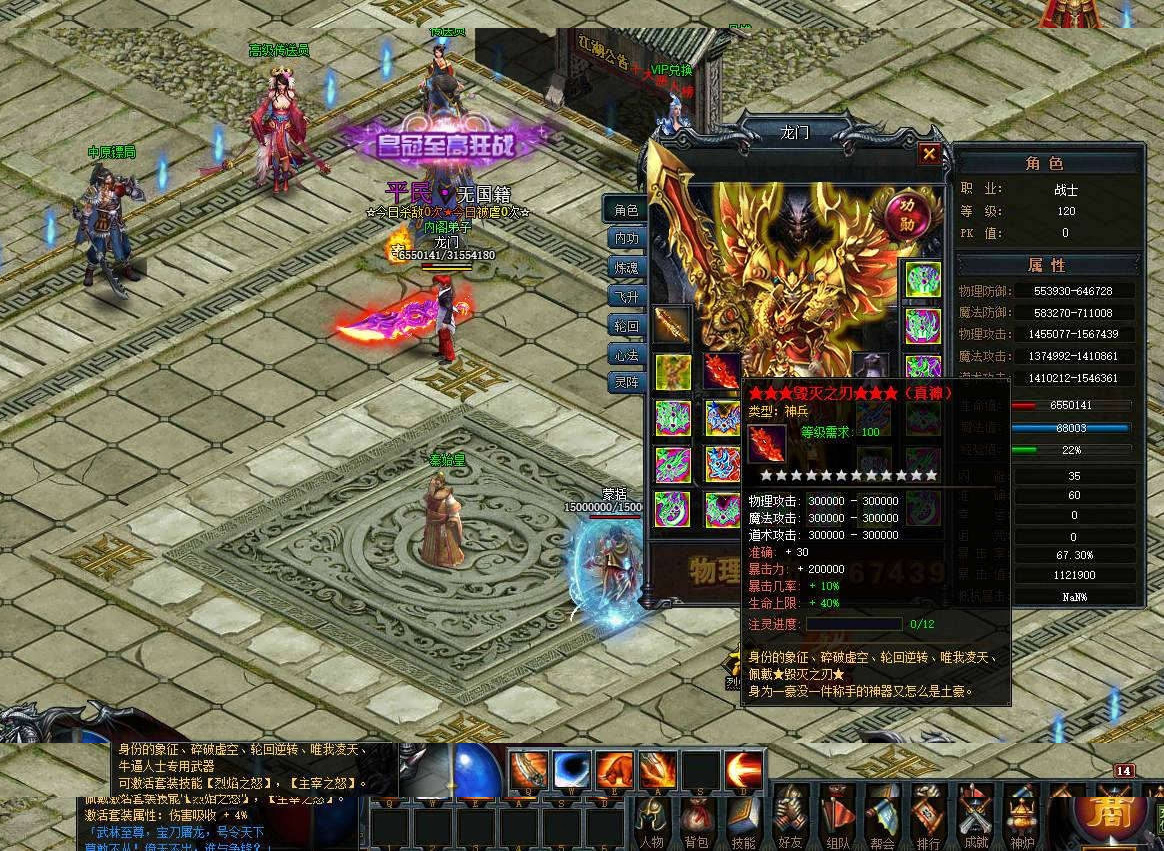Open the 技能 skills menu
1164x851 pixels.
coord(743,815)
